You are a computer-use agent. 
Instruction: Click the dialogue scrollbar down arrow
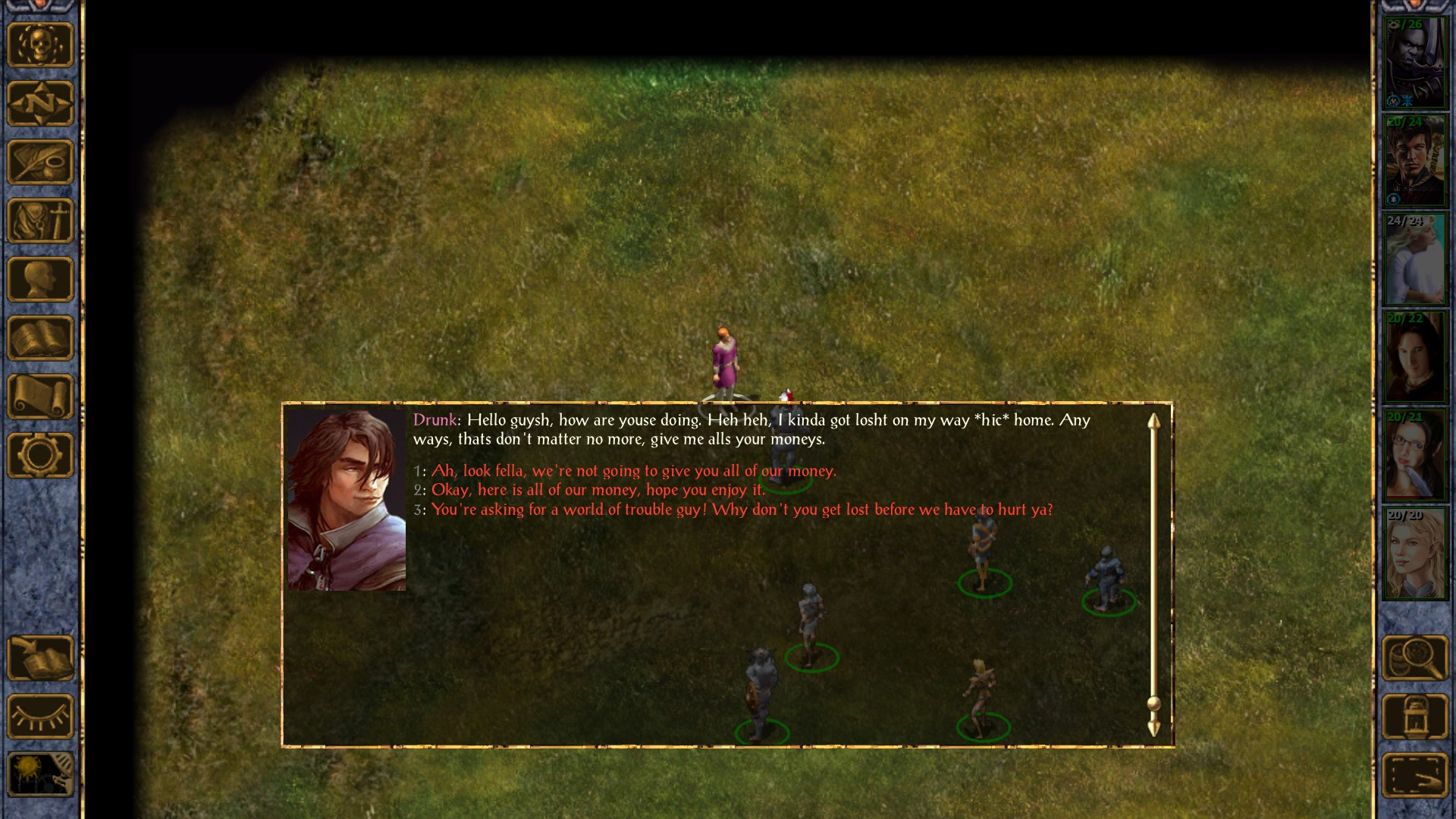pos(1153,729)
